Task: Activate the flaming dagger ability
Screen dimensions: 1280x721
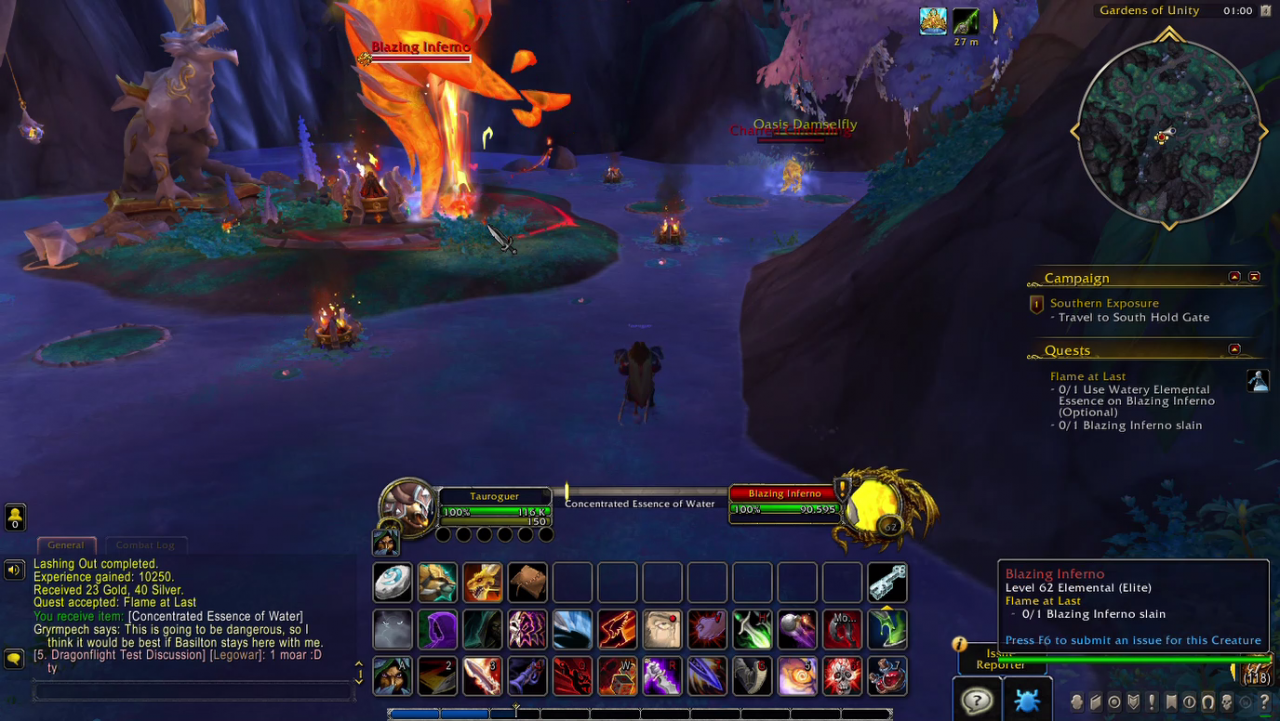Action: 482,676
